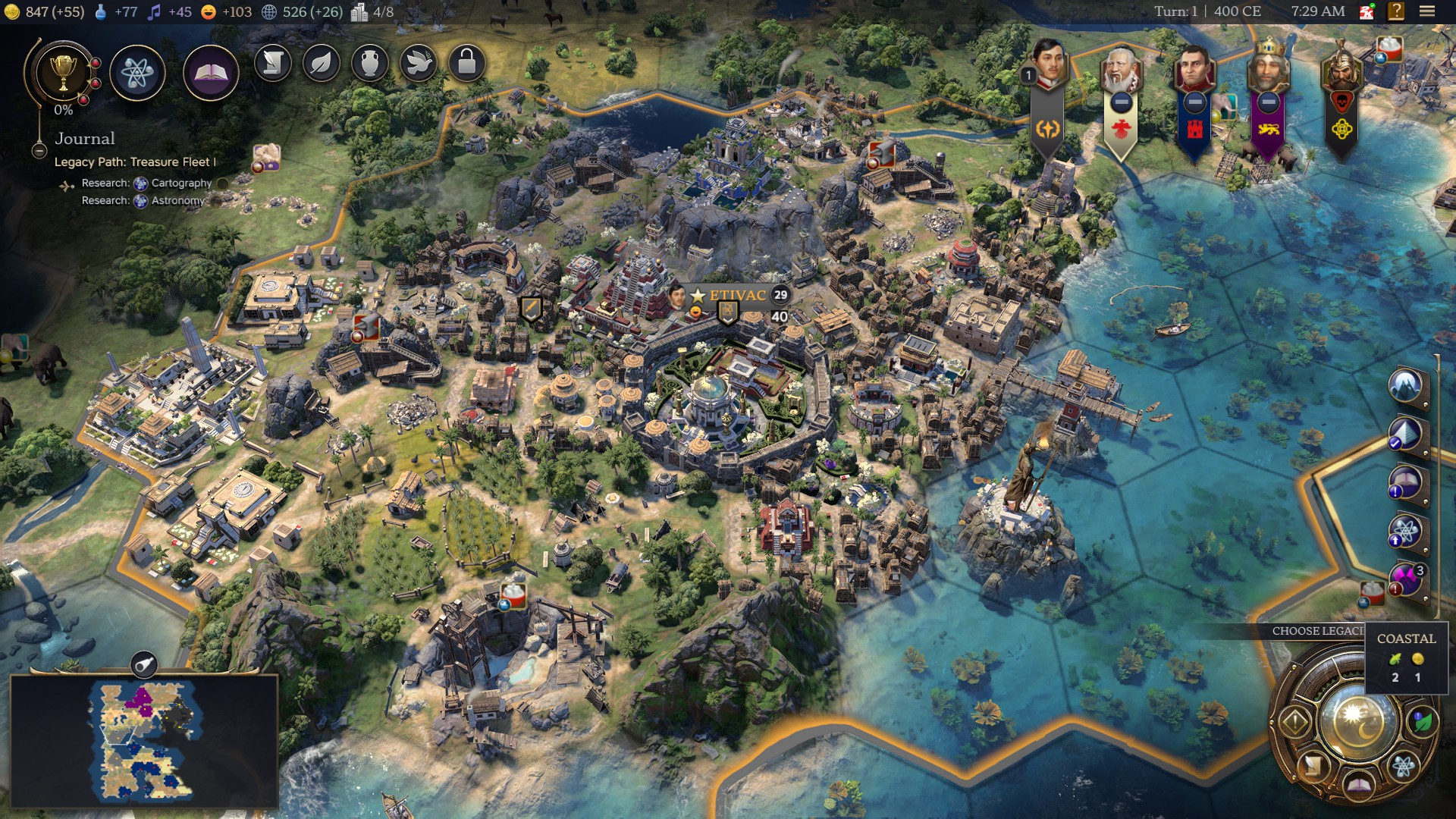Select the Legacy Path: Treasure Fleet I quest
Viewport: 1456px width, 819px height.
[x=135, y=162]
